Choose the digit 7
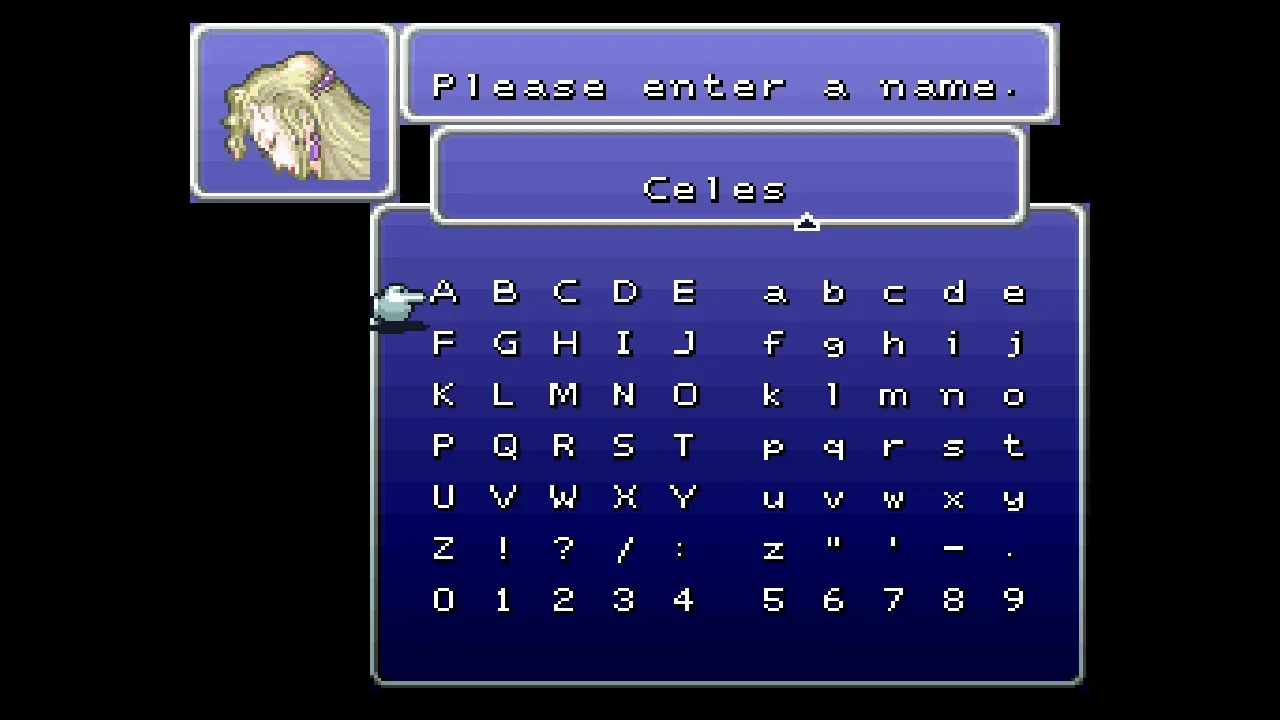1280x720 pixels. coord(893,599)
